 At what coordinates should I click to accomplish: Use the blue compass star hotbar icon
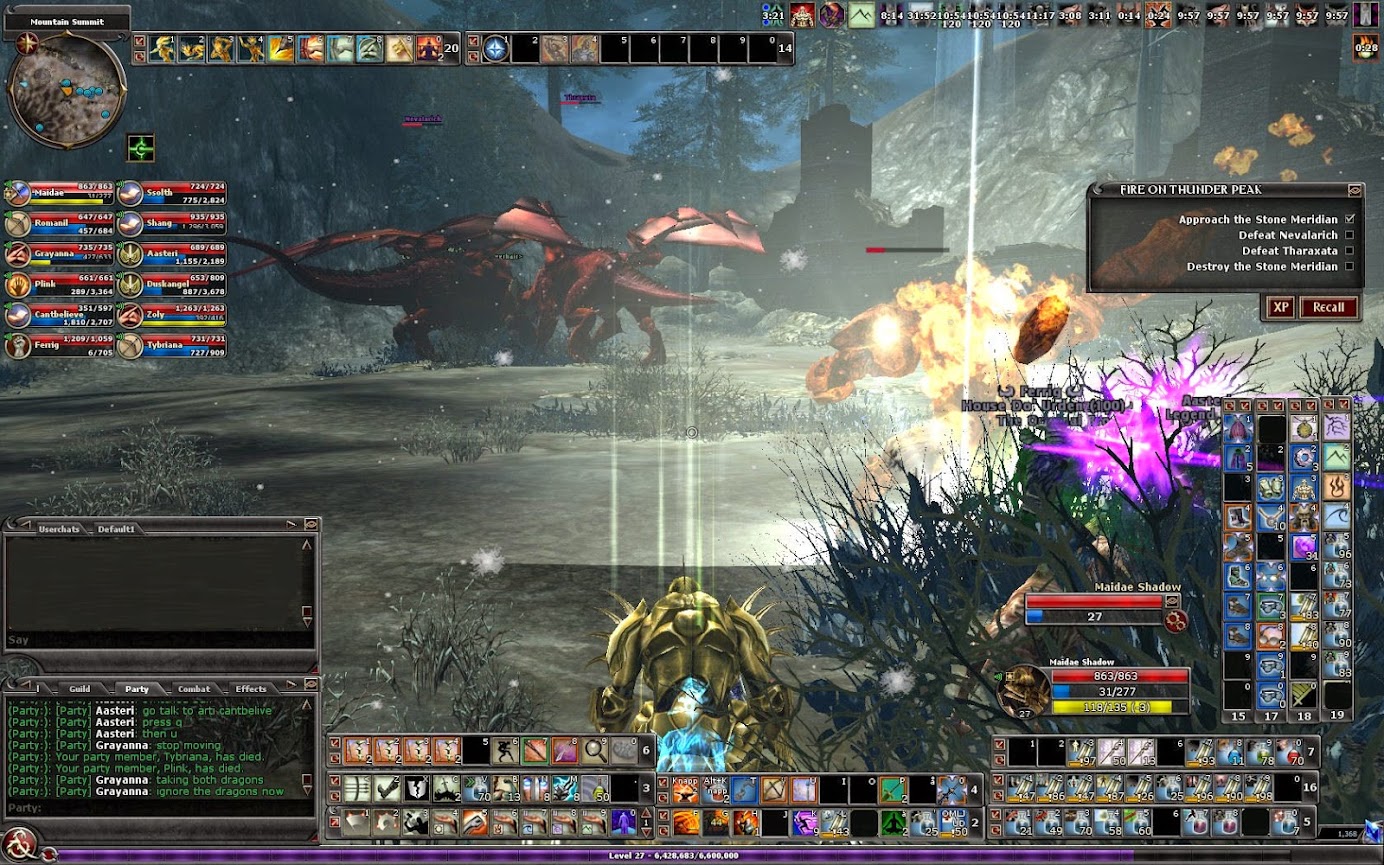496,49
